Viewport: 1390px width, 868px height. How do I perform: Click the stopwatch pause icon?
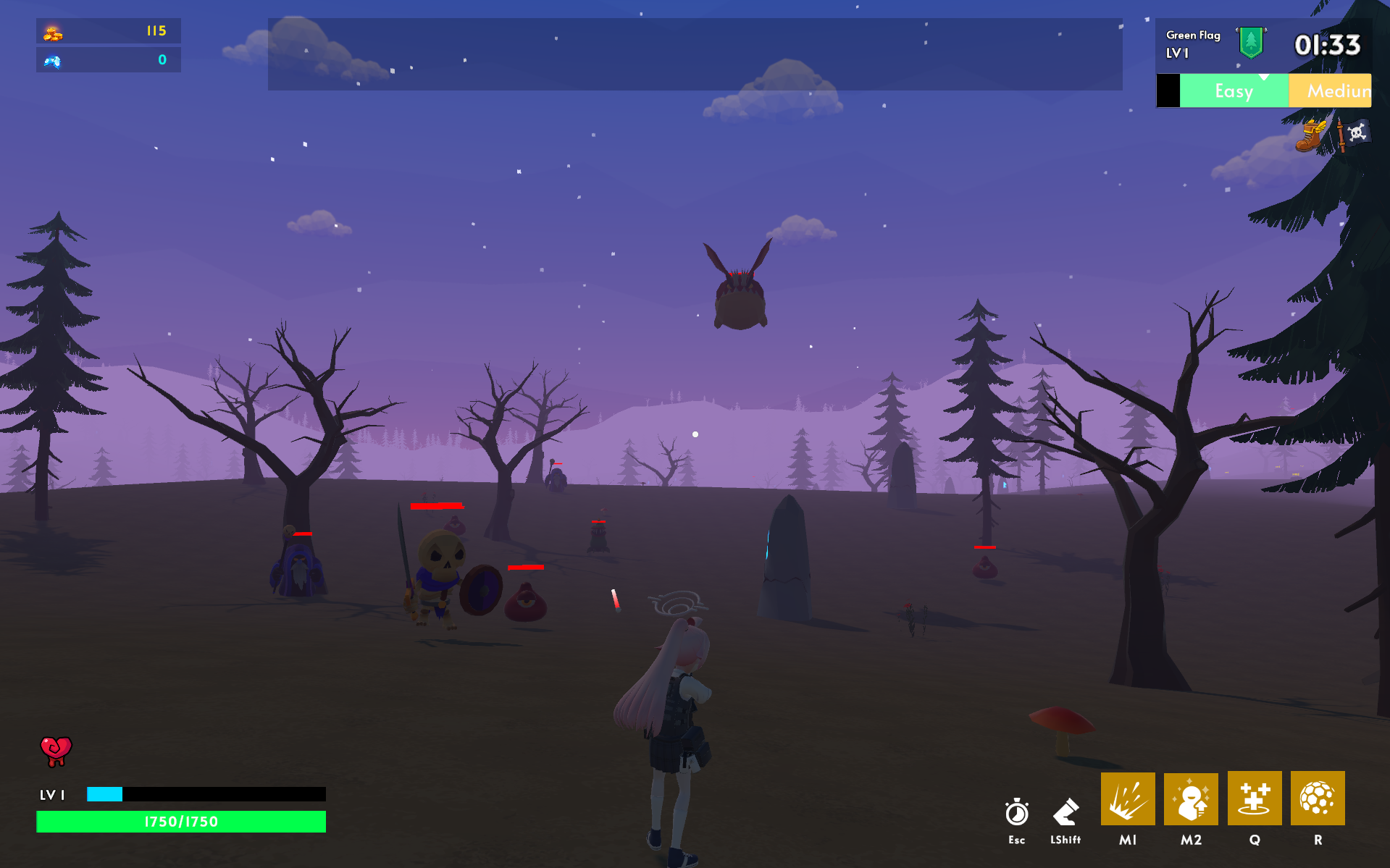coord(1017,812)
